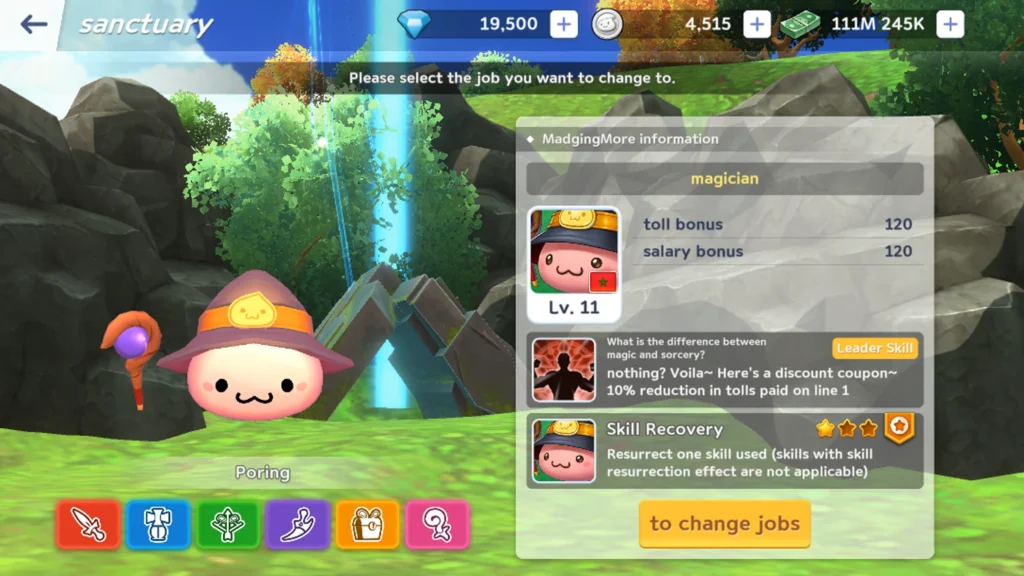Select the red sword job icon
Viewport: 1024px width, 576px height.
[x=88, y=524]
